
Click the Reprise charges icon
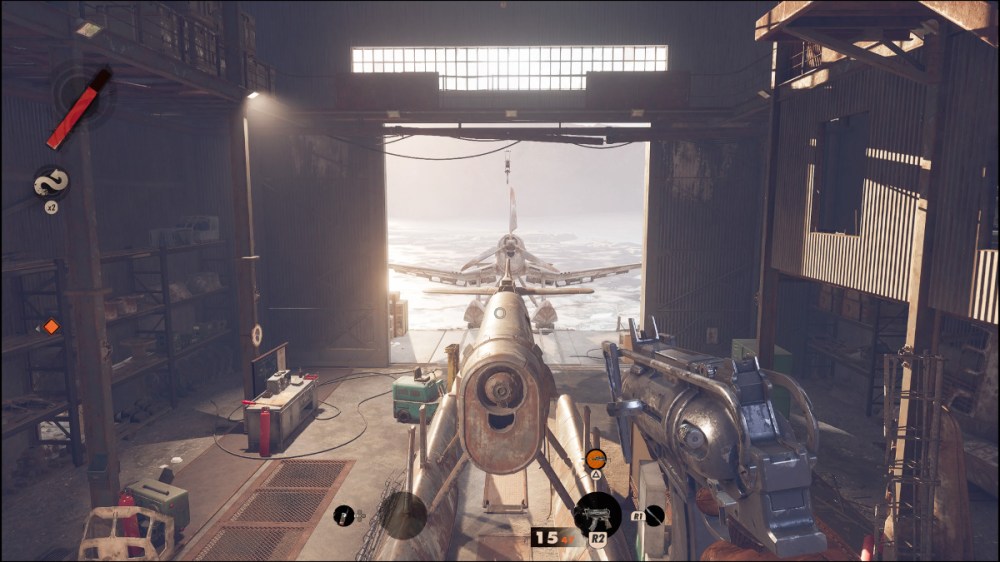pos(50,181)
